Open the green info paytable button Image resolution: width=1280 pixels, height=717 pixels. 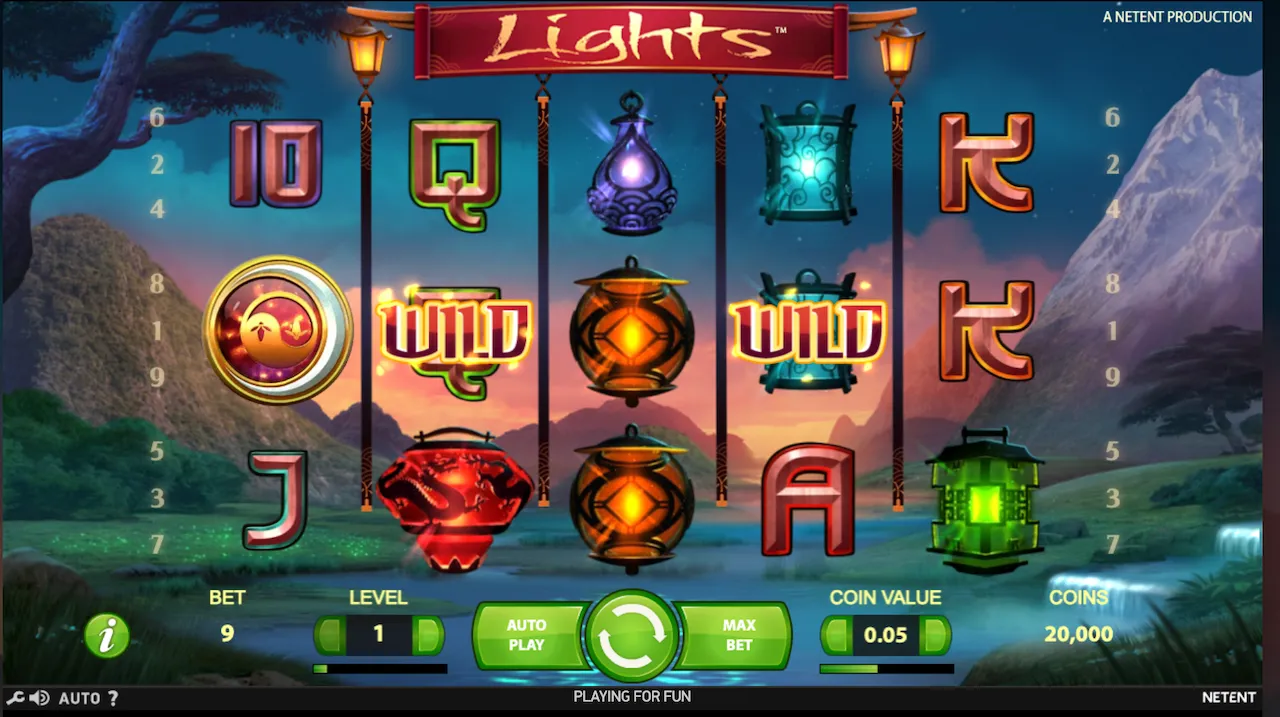(x=107, y=635)
